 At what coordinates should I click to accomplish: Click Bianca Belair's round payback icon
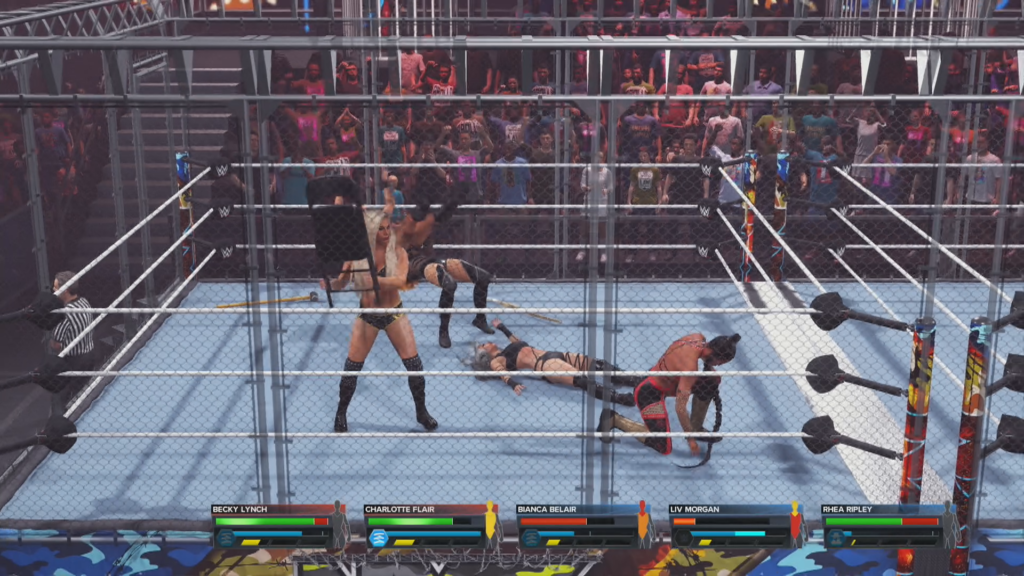coord(531,538)
